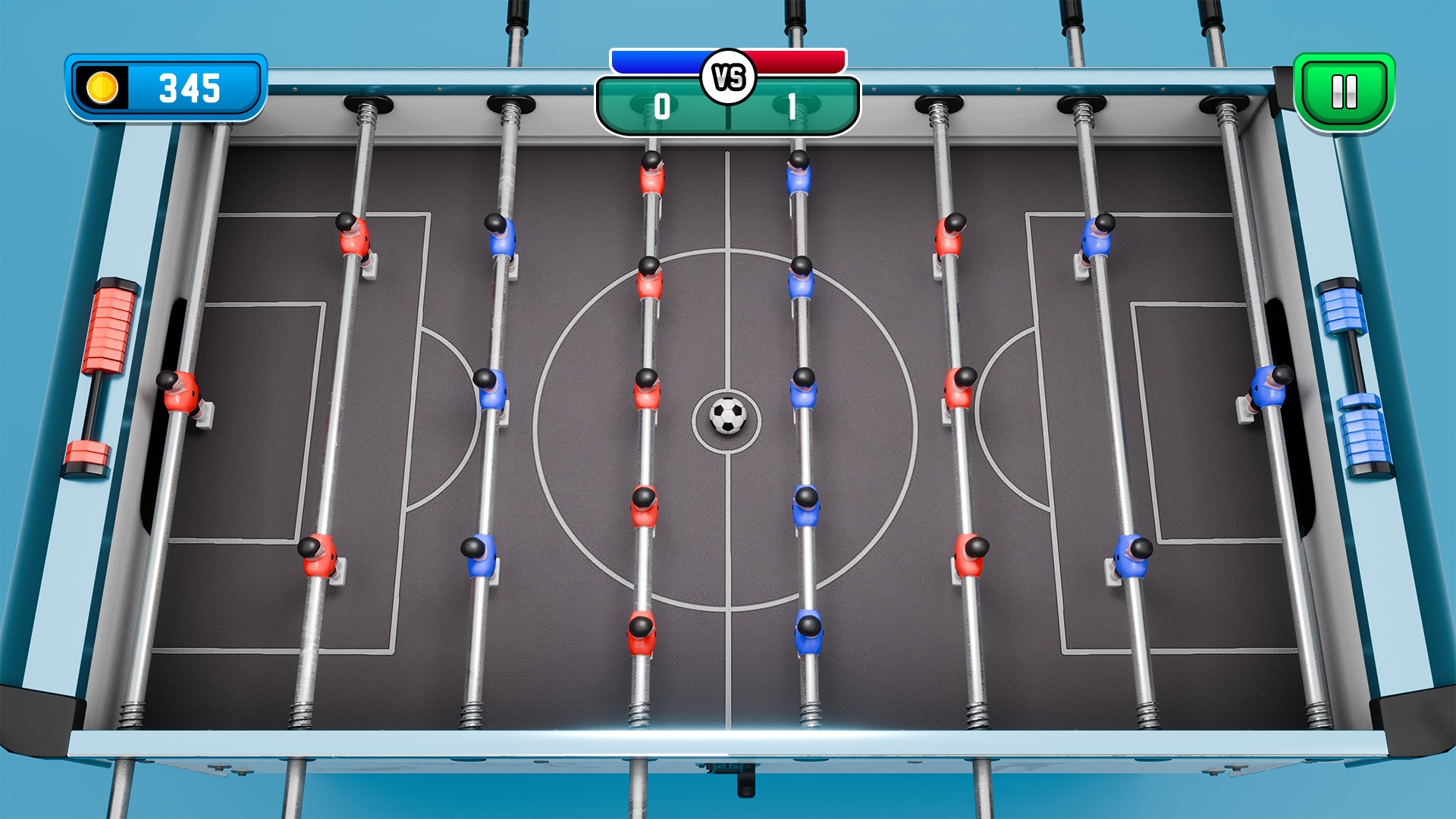The image size is (1456, 819).
Task: Click the VS badge on the scoreboard
Action: 727,74
